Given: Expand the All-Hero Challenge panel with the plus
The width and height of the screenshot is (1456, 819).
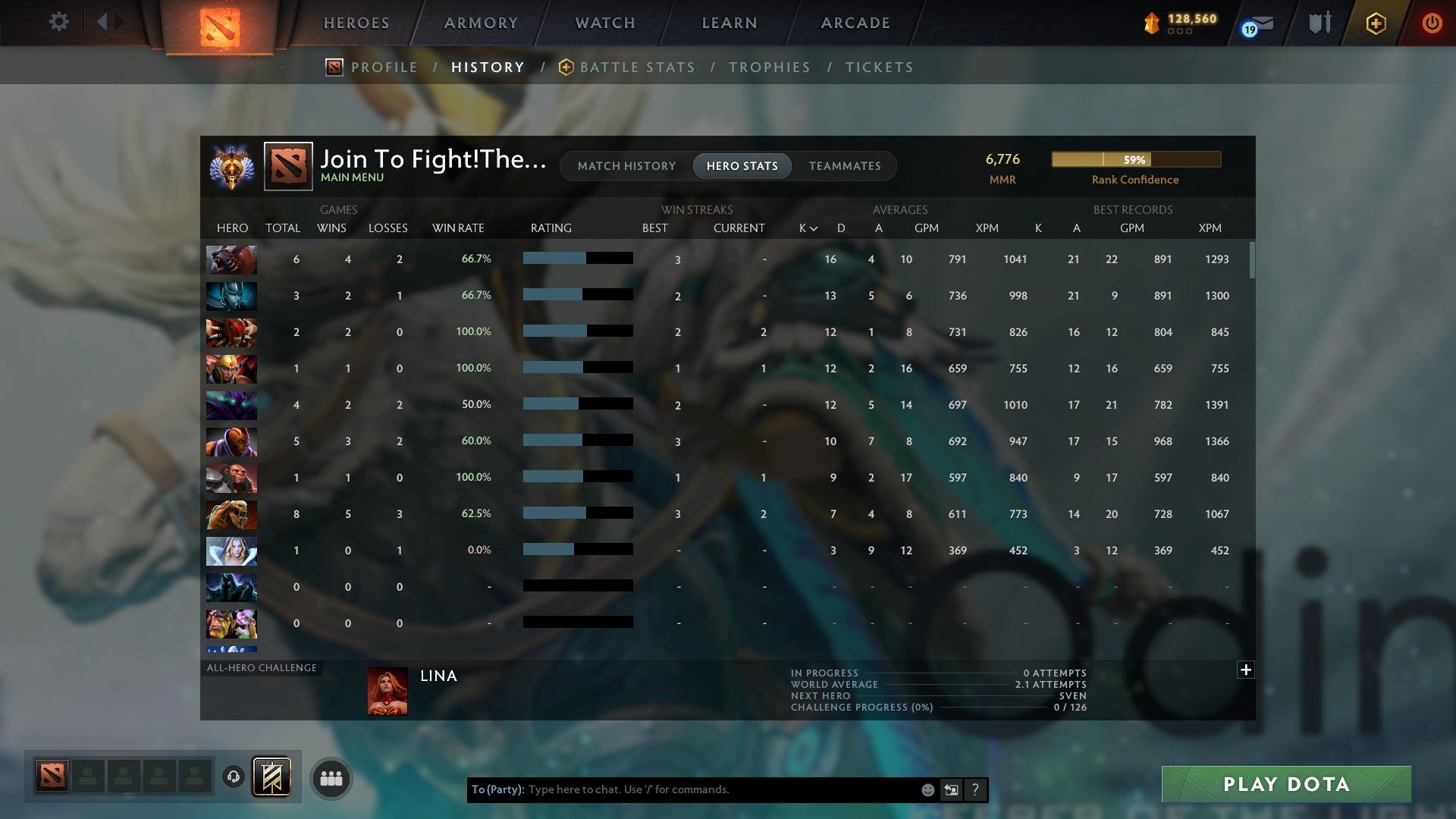Looking at the screenshot, I should [x=1246, y=670].
